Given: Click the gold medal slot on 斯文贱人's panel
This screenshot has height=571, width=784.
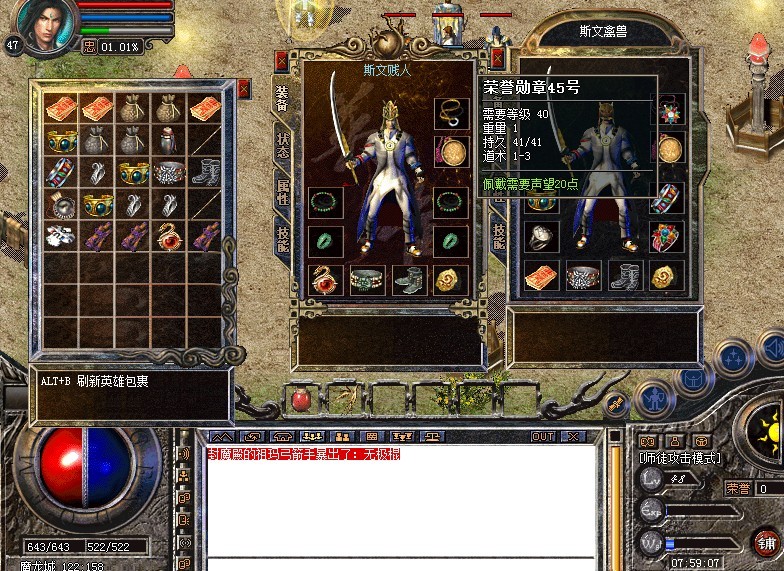Looking at the screenshot, I should [x=452, y=152].
